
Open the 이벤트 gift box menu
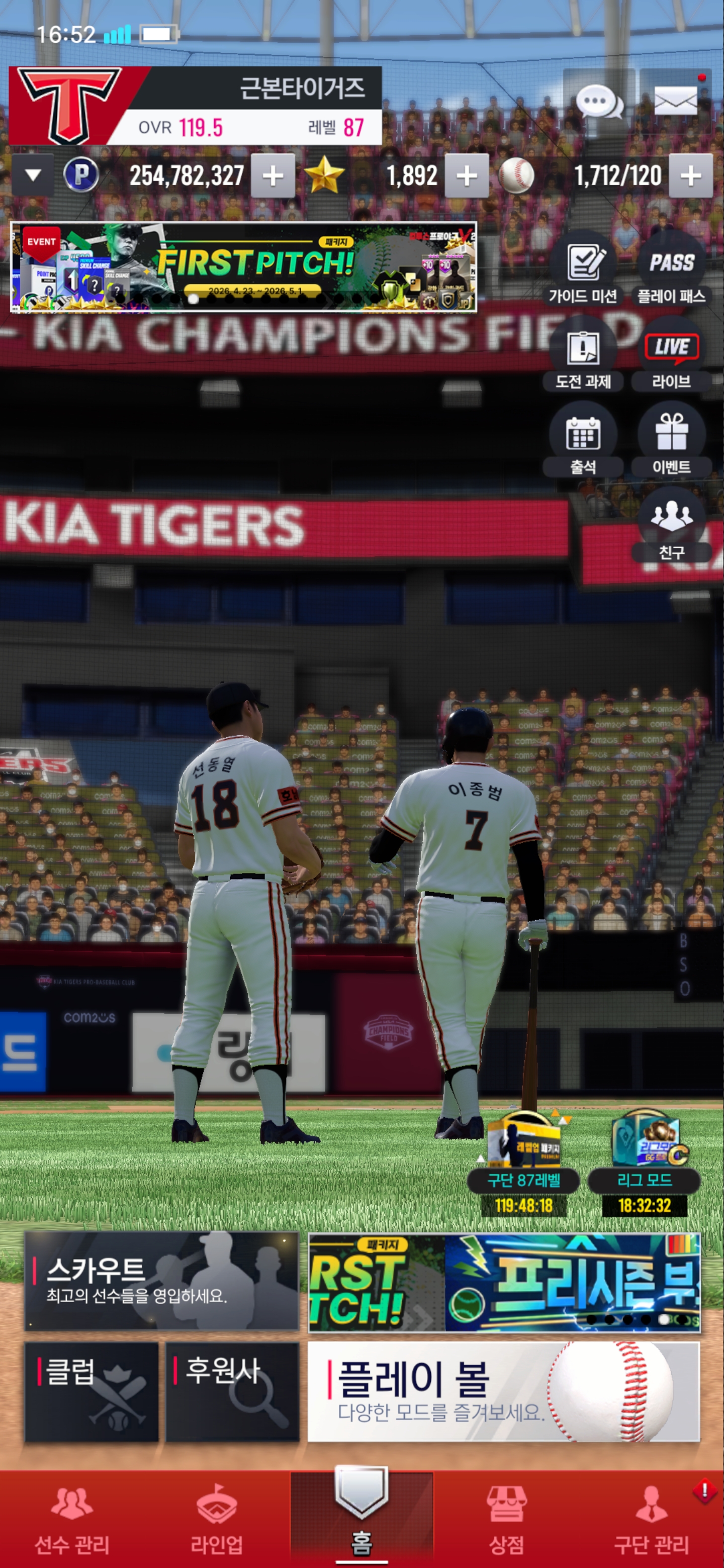coord(671,440)
